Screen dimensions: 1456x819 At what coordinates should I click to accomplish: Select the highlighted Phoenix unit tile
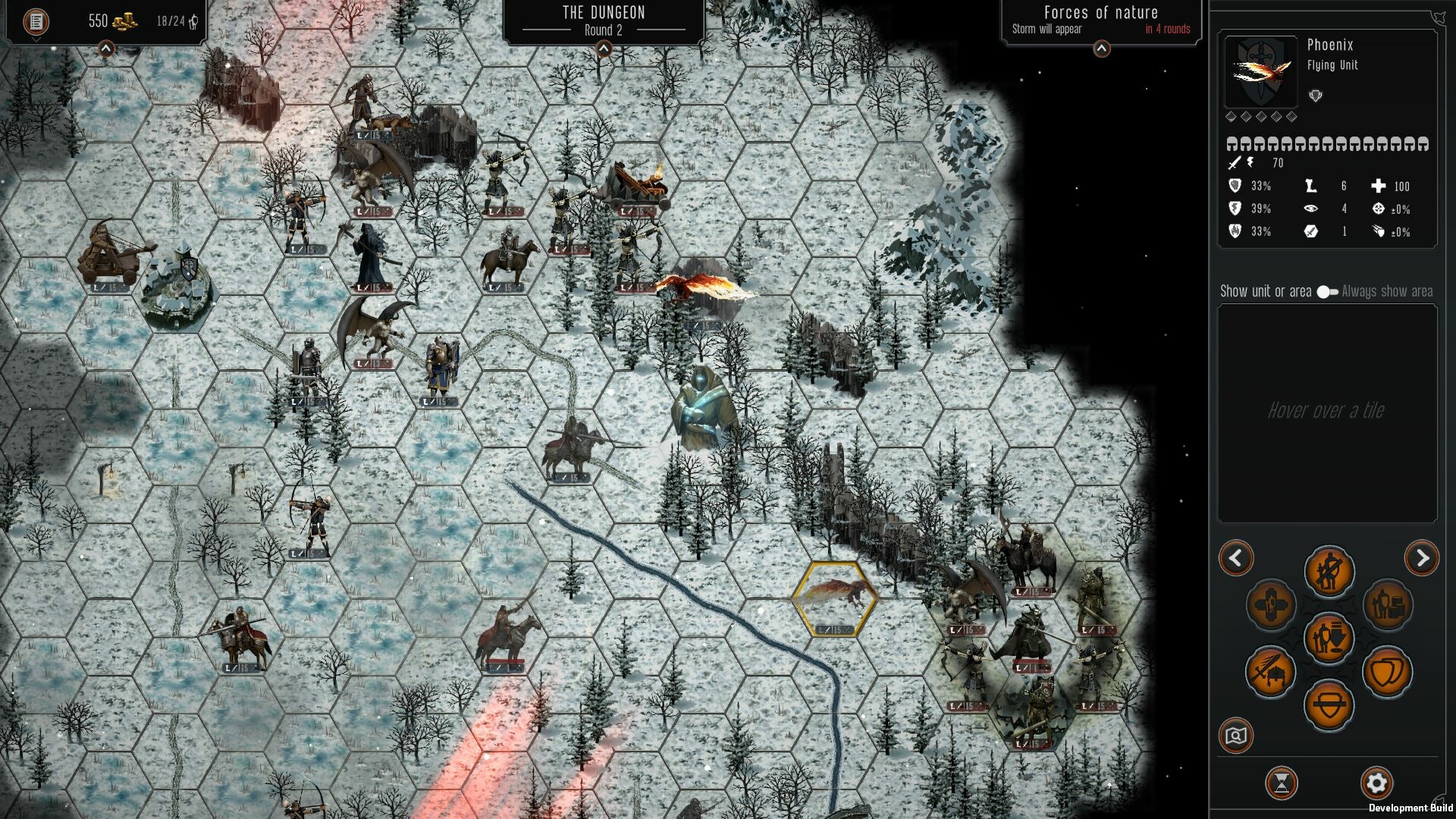[x=835, y=599]
